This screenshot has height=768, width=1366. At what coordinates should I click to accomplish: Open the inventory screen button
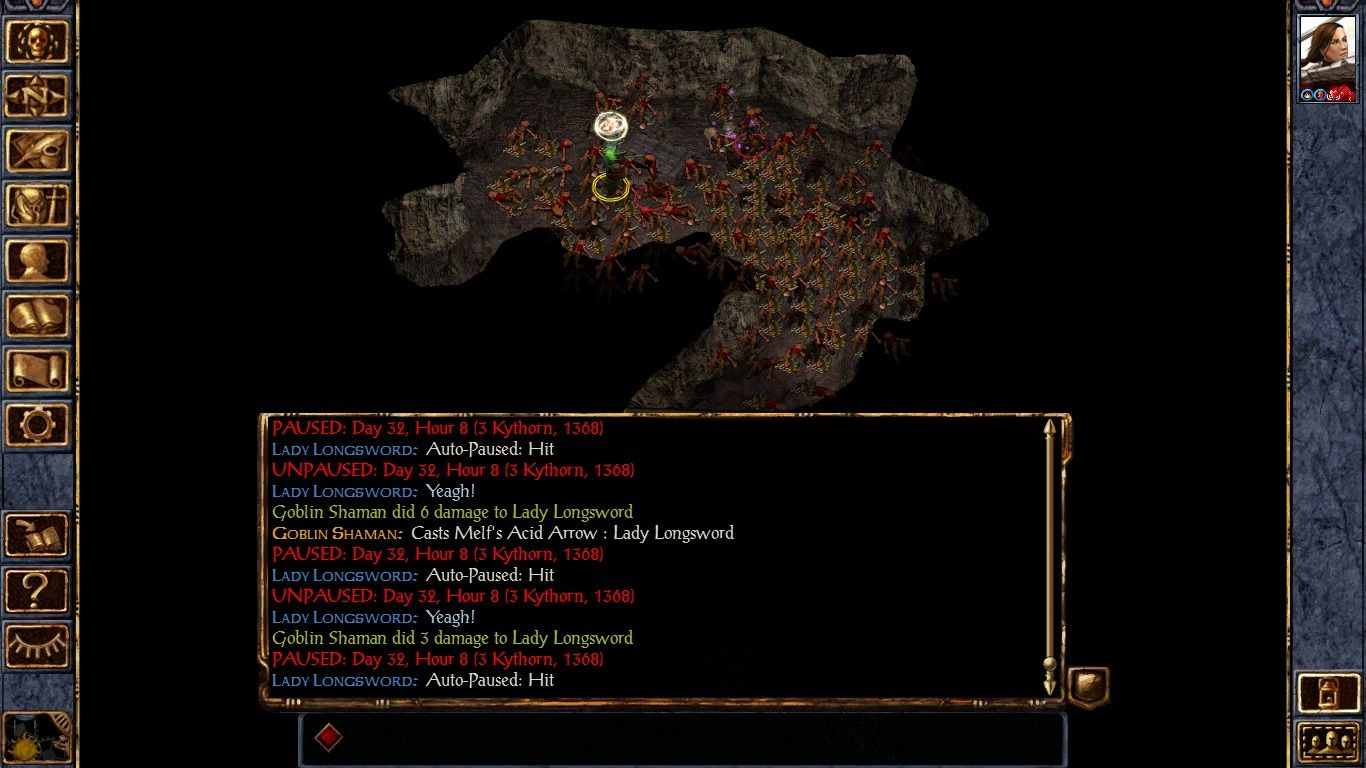point(37,206)
